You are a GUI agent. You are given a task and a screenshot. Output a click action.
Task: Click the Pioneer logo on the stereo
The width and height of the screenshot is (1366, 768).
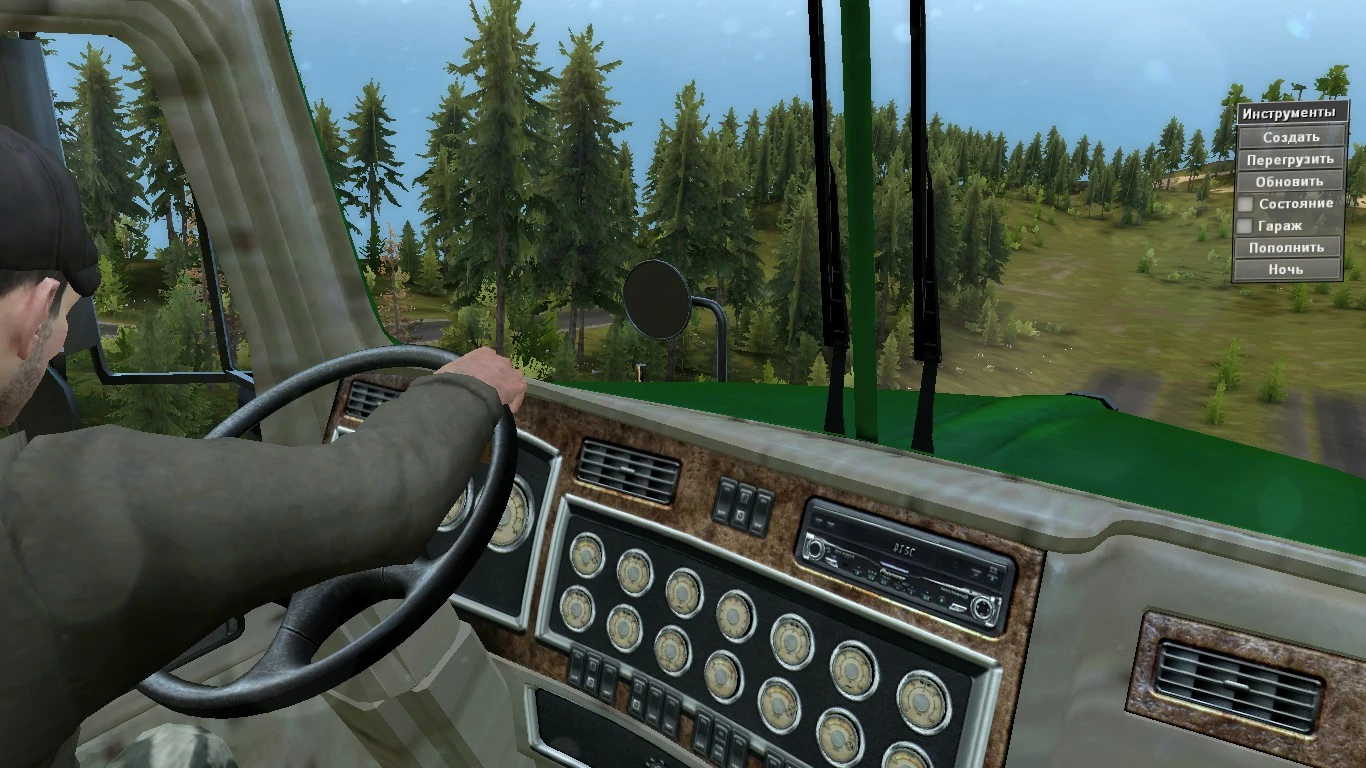(893, 572)
